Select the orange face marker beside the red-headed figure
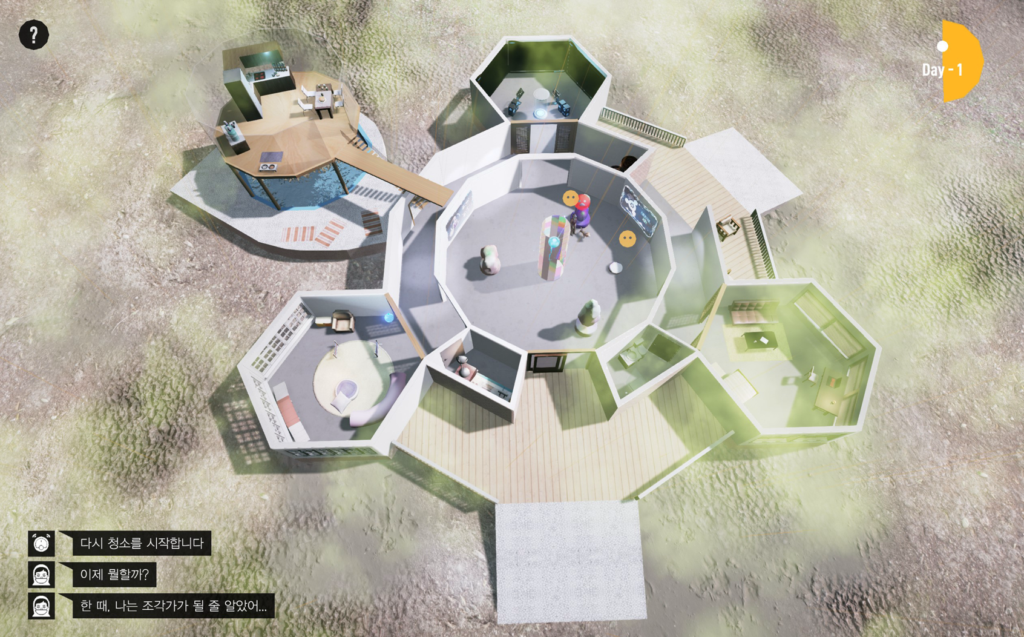1024x637 pixels. pos(570,199)
